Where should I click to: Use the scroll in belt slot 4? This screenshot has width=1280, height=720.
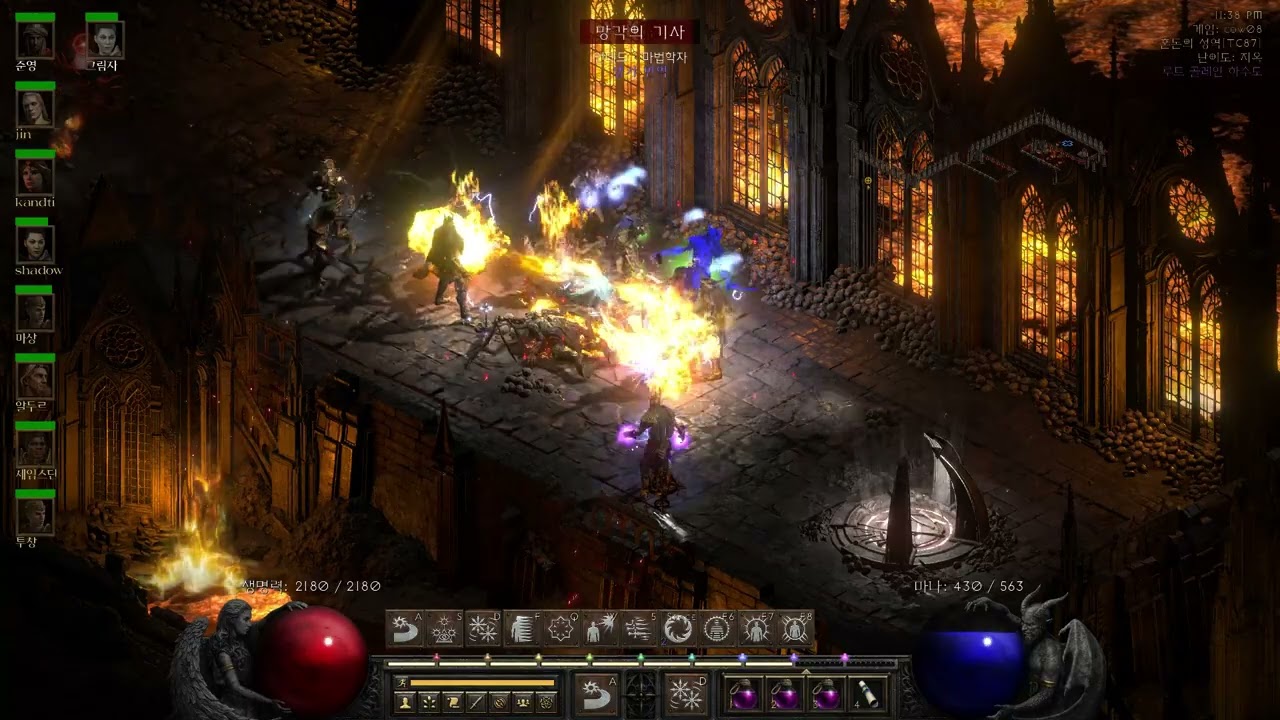tap(866, 694)
